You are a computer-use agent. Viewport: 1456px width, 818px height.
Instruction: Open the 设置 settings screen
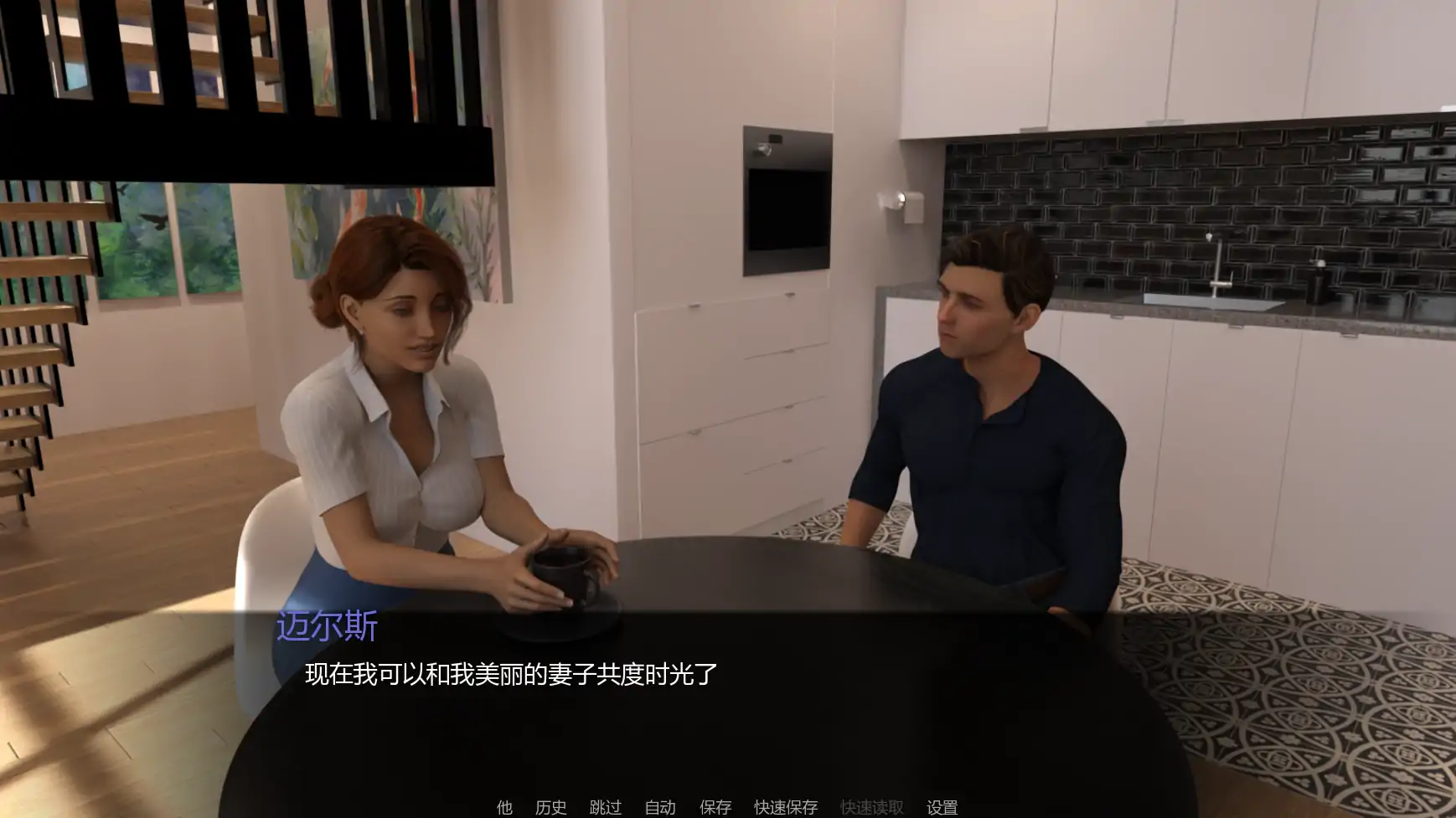[942, 808]
